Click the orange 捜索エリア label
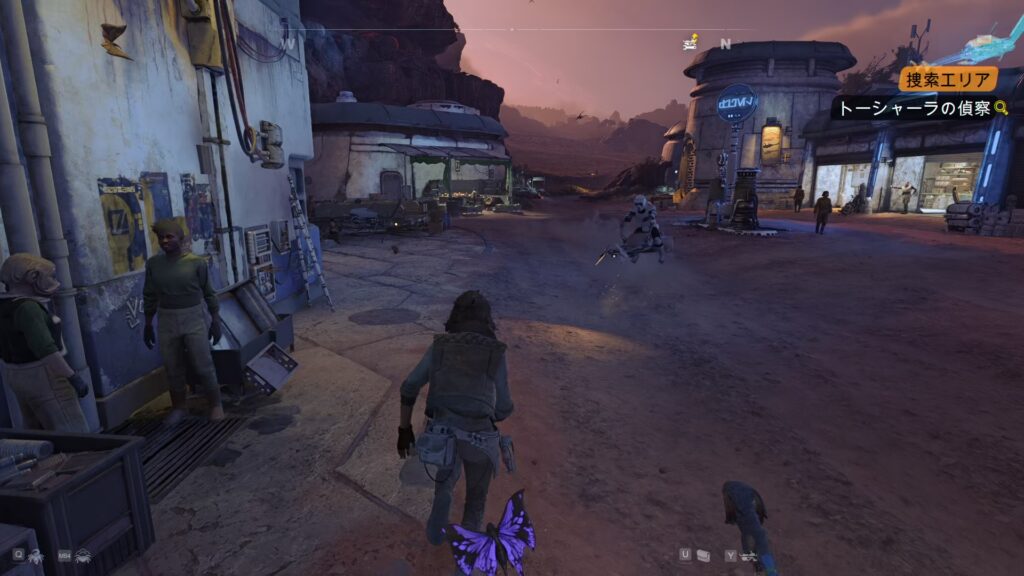This screenshot has height=576, width=1024. click(x=947, y=79)
